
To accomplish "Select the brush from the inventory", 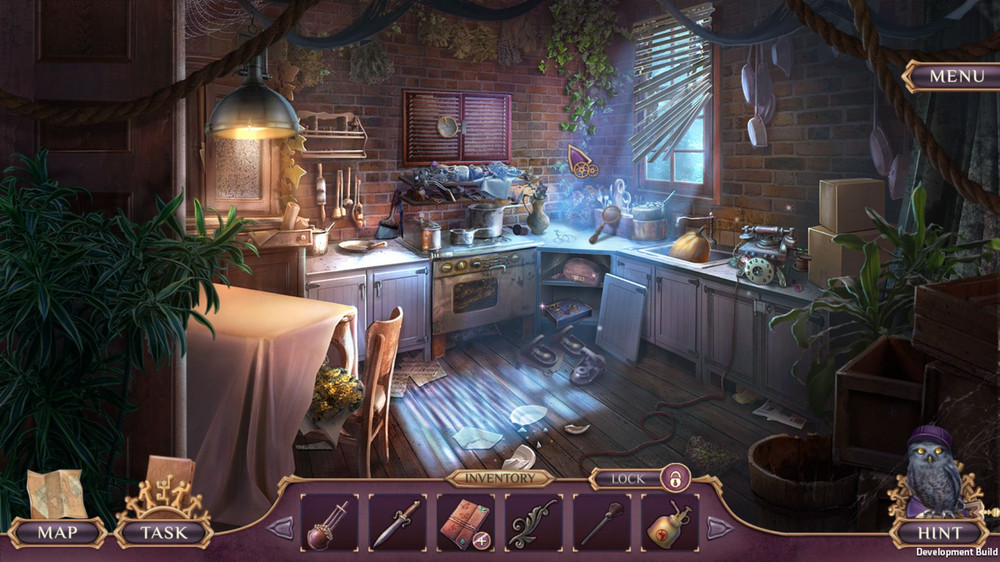I will [x=601, y=522].
